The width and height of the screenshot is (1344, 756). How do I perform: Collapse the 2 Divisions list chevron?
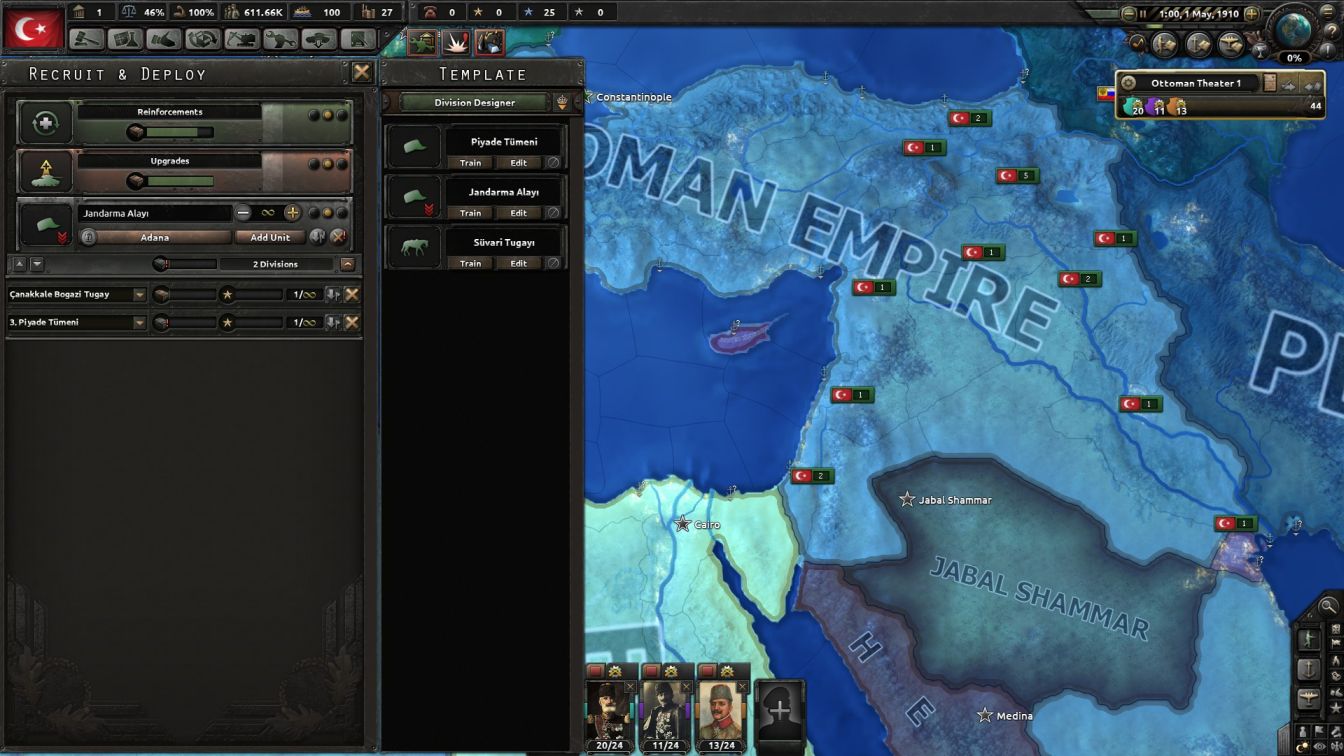(x=346, y=264)
